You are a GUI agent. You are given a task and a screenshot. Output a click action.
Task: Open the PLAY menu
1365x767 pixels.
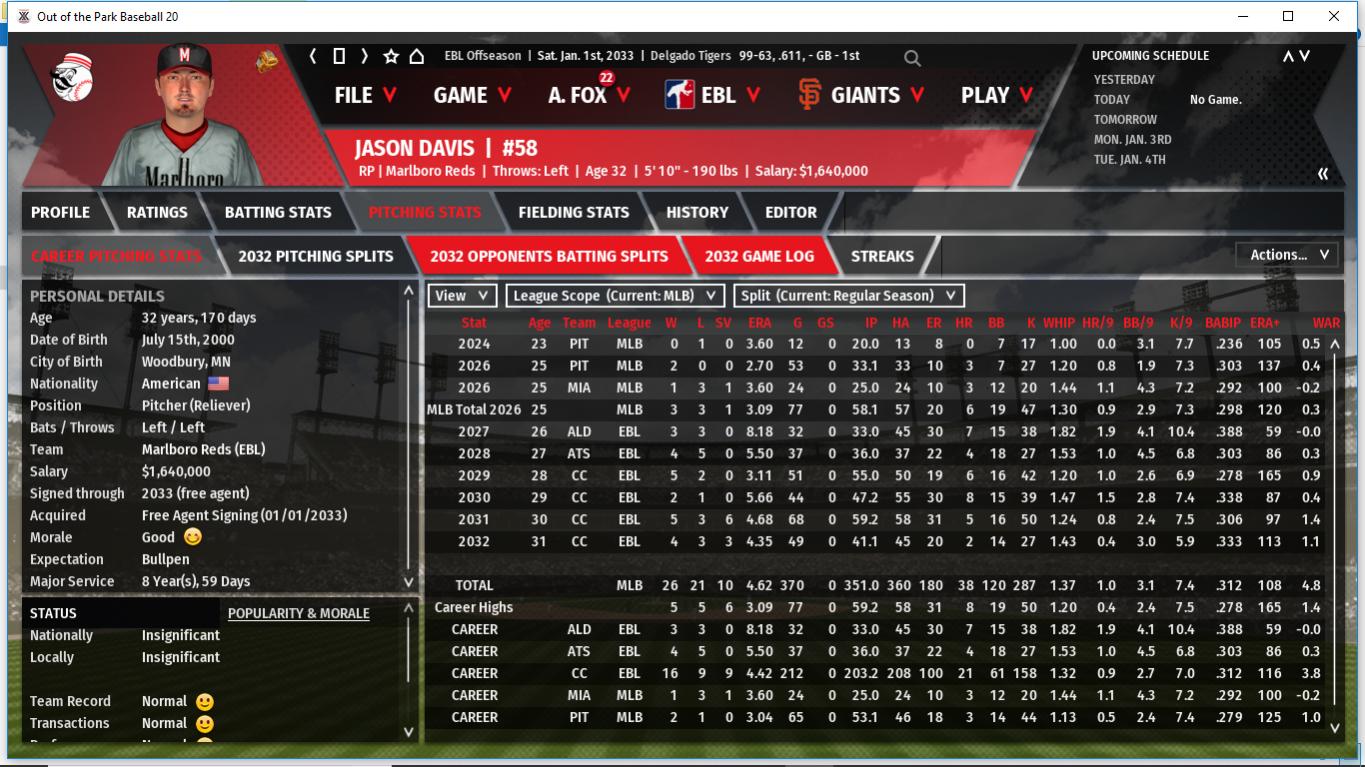[x=997, y=95]
